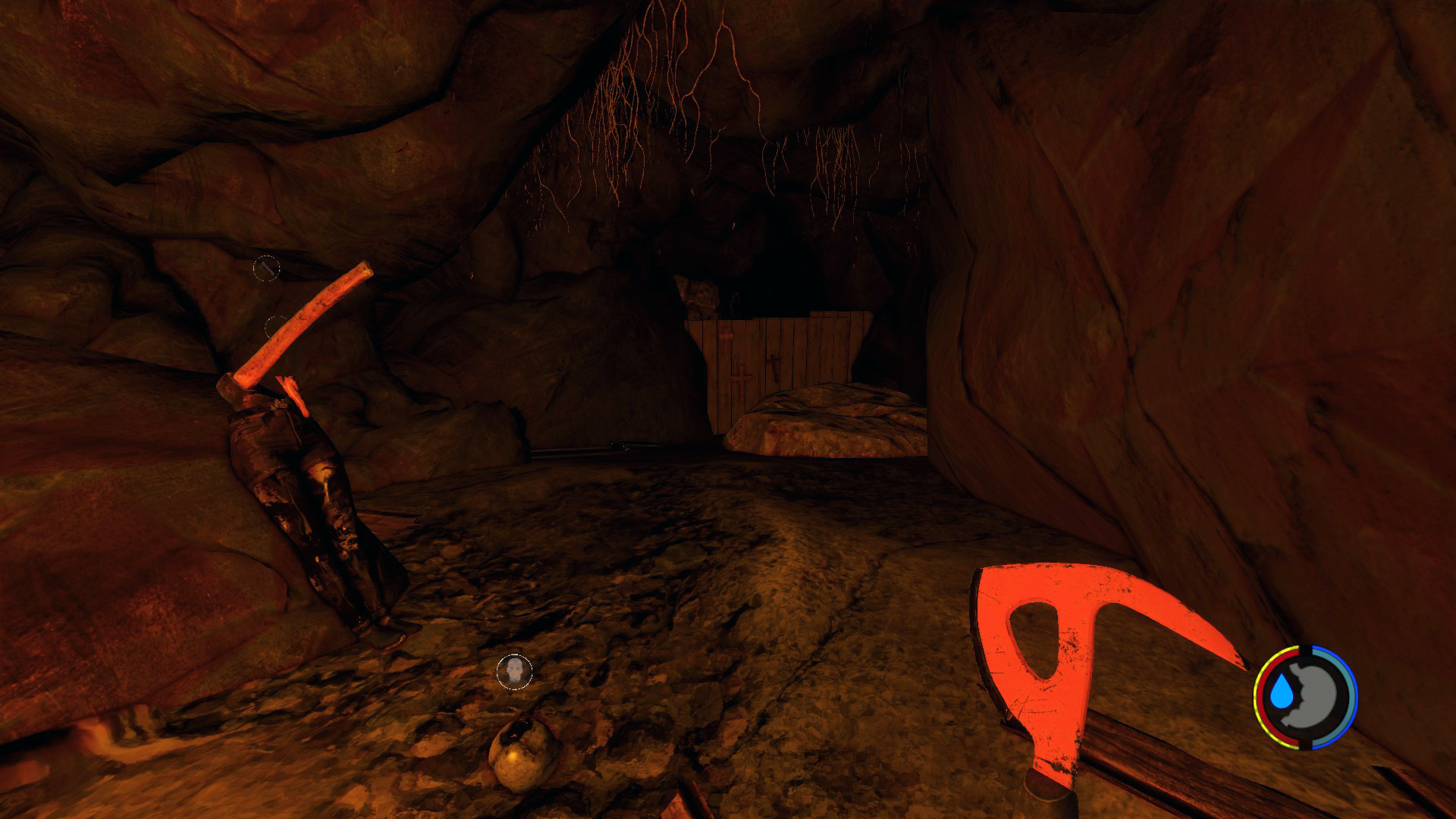Click the head pickup marker icon
This screenshot has width=1456, height=819.
pyautogui.click(x=514, y=672)
